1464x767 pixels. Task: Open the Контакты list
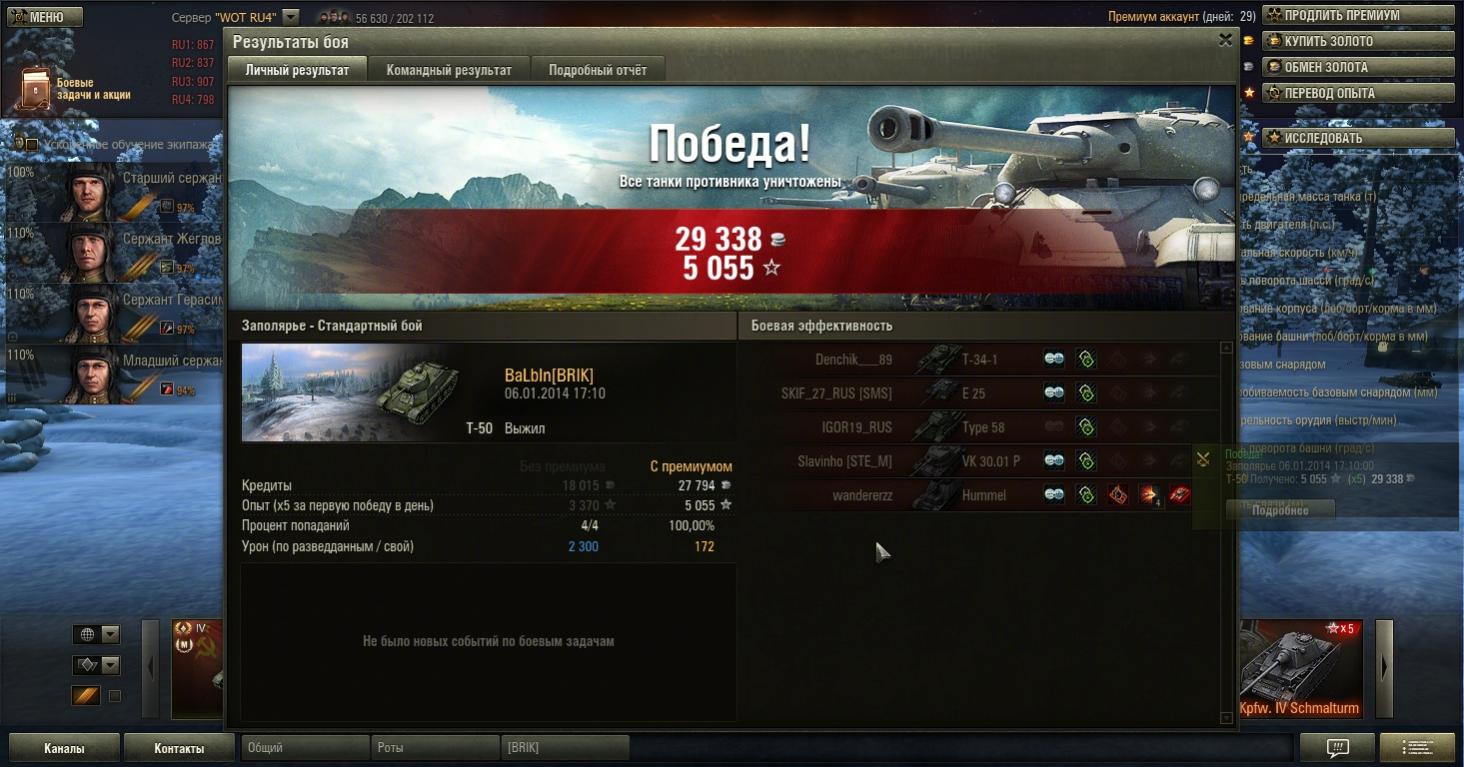179,748
